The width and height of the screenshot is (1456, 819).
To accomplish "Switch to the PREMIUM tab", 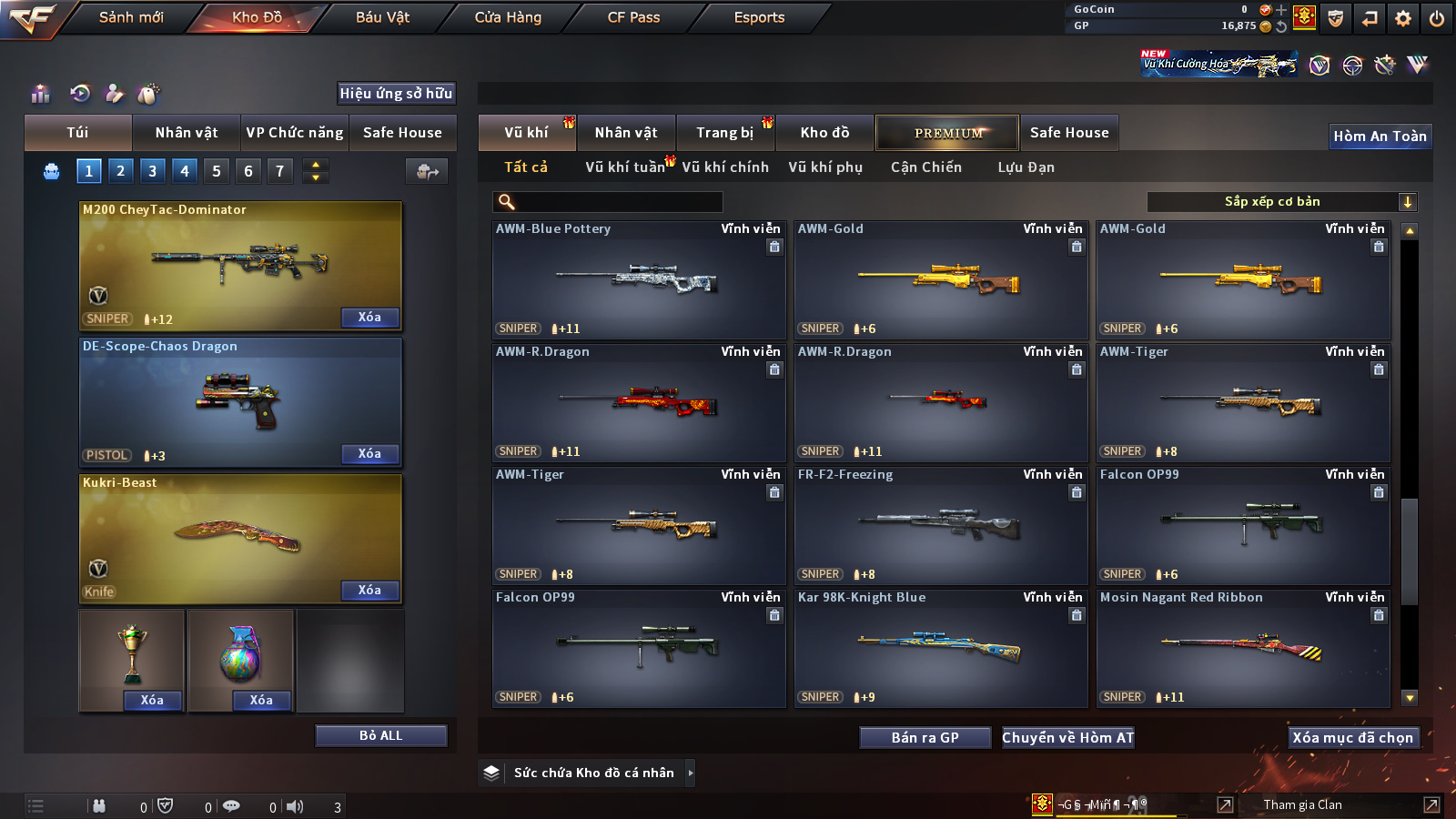I will 947,133.
